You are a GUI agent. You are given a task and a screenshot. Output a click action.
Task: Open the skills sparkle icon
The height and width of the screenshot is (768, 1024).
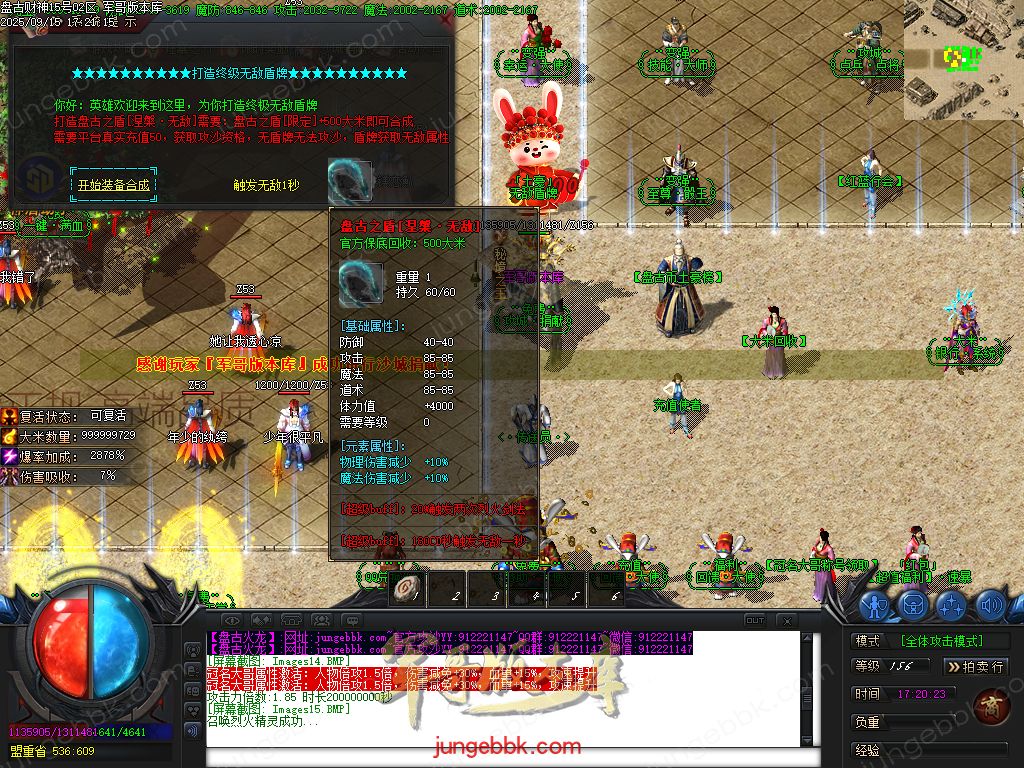click(x=951, y=605)
